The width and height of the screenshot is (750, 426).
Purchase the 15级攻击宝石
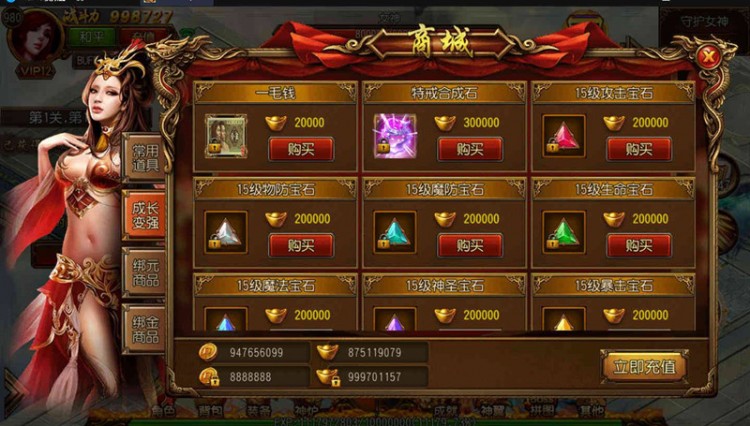(638, 149)
